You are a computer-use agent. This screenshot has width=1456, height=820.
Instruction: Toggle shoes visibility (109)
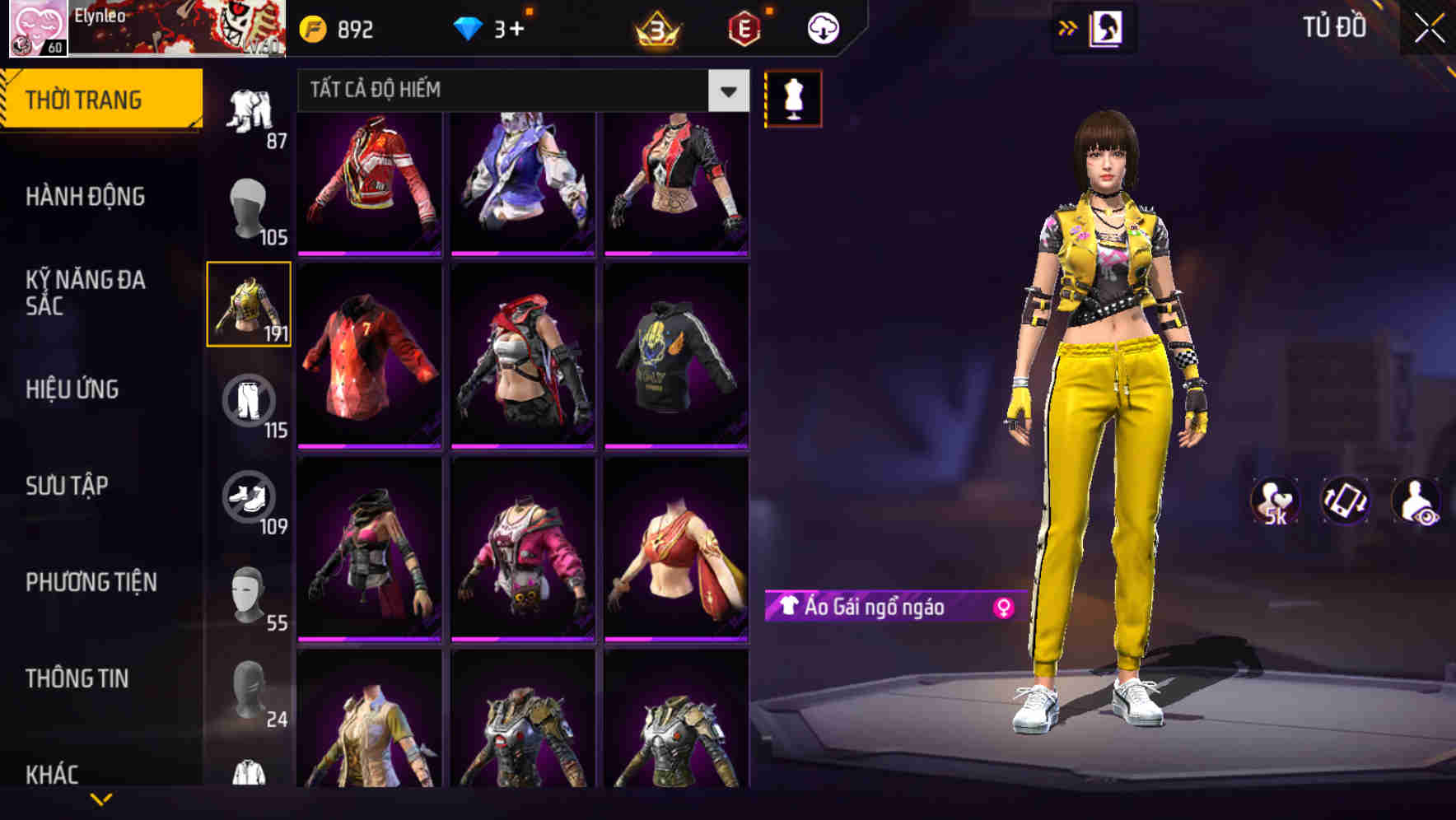pyautogui.click(x=250, y=498)
